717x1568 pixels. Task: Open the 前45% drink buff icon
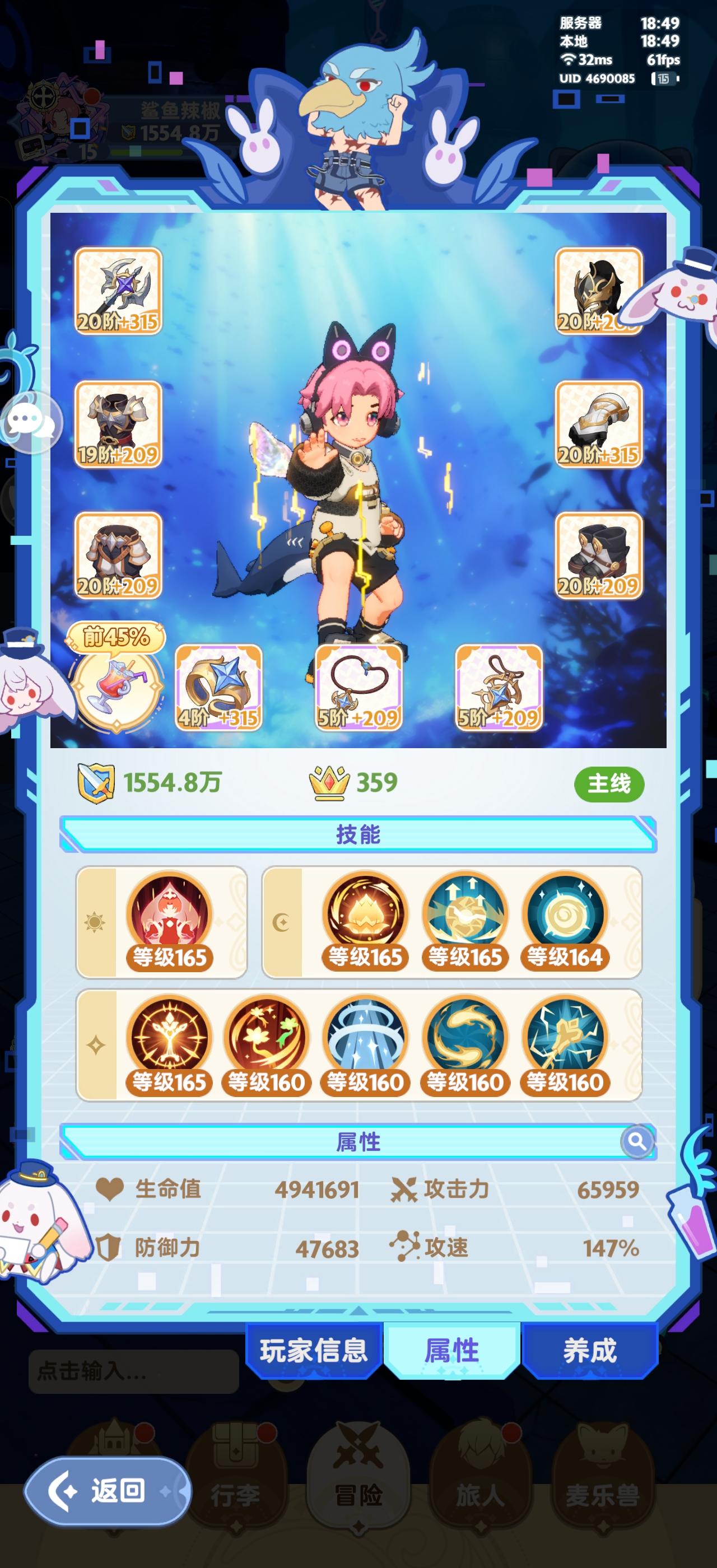point(118,691)
